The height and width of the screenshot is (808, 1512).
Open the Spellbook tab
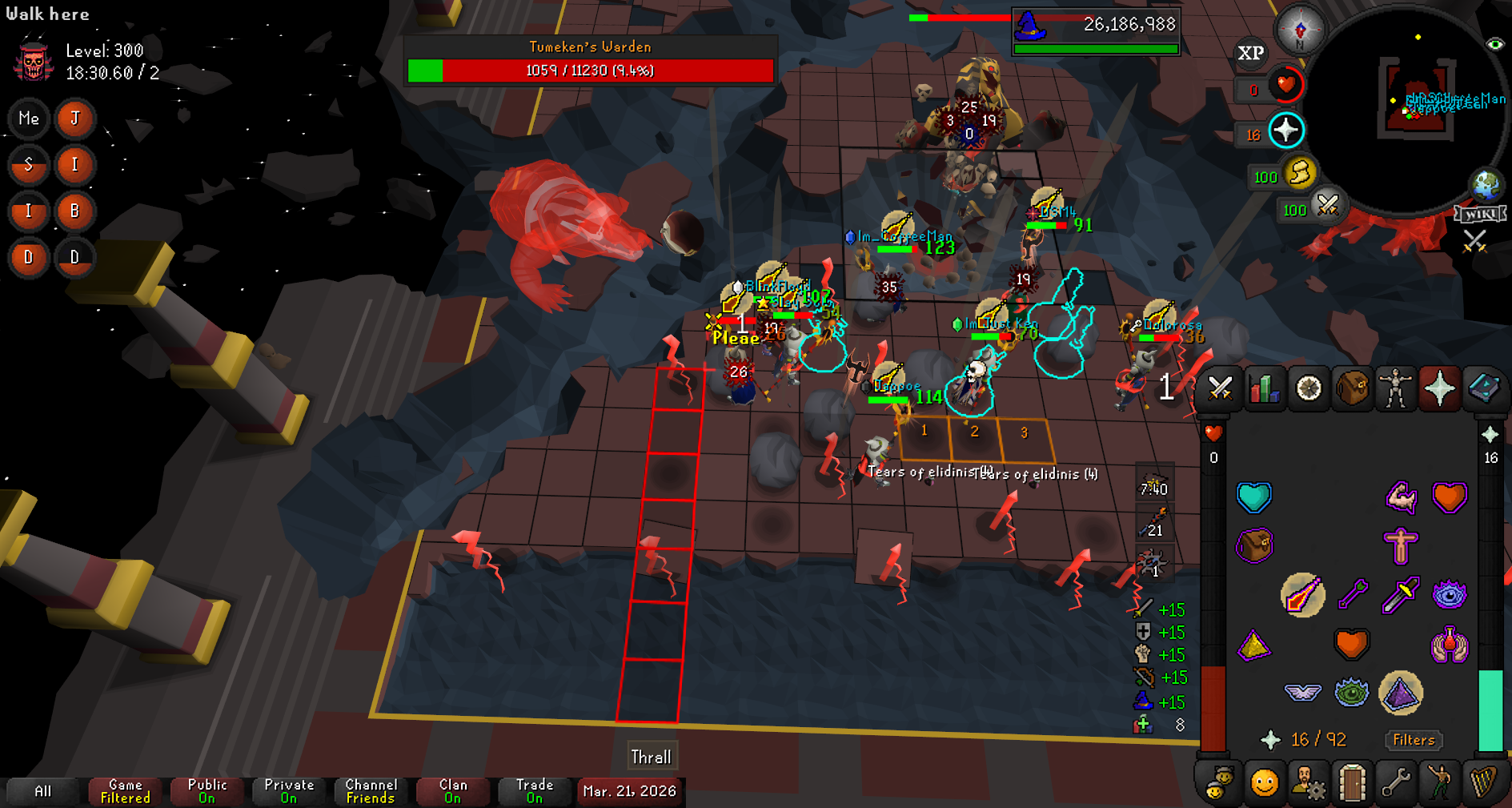[x=1483, y=389]
